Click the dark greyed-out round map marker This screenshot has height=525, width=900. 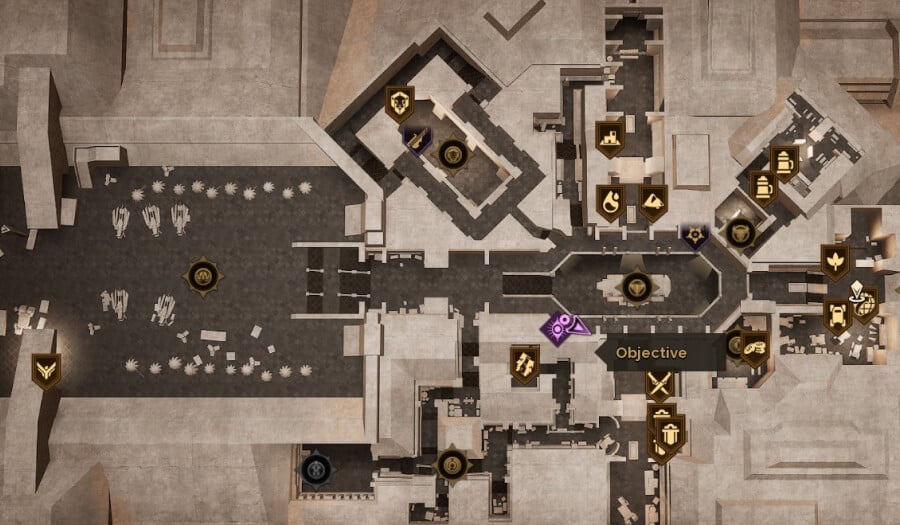316,466
